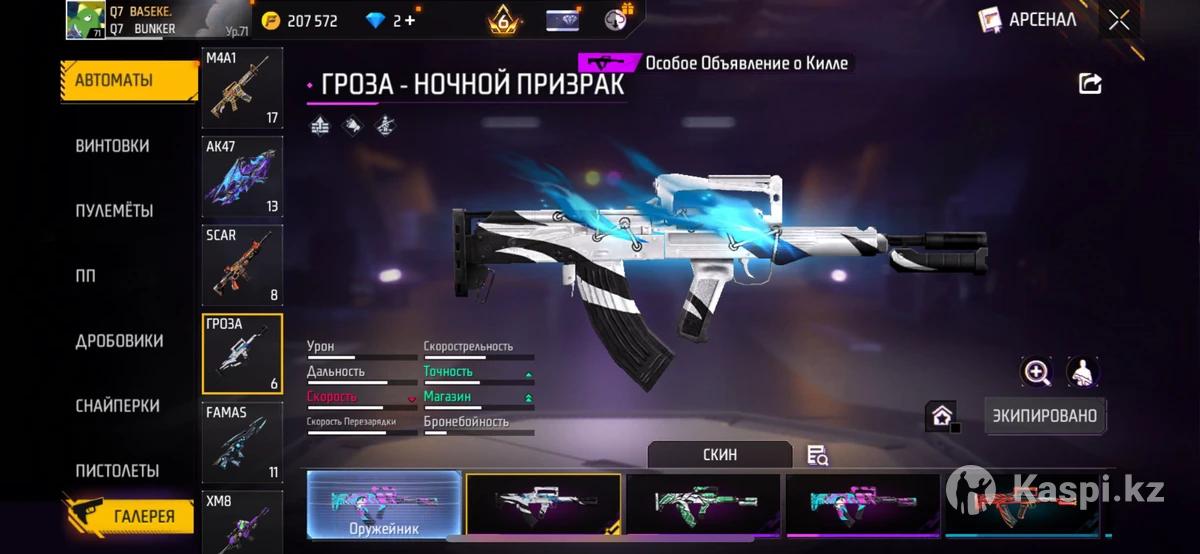Screen dimensions: 1200x554
Task: Choose the ПП weapon category
Action: pyautogui.click(x=86, y=276)
